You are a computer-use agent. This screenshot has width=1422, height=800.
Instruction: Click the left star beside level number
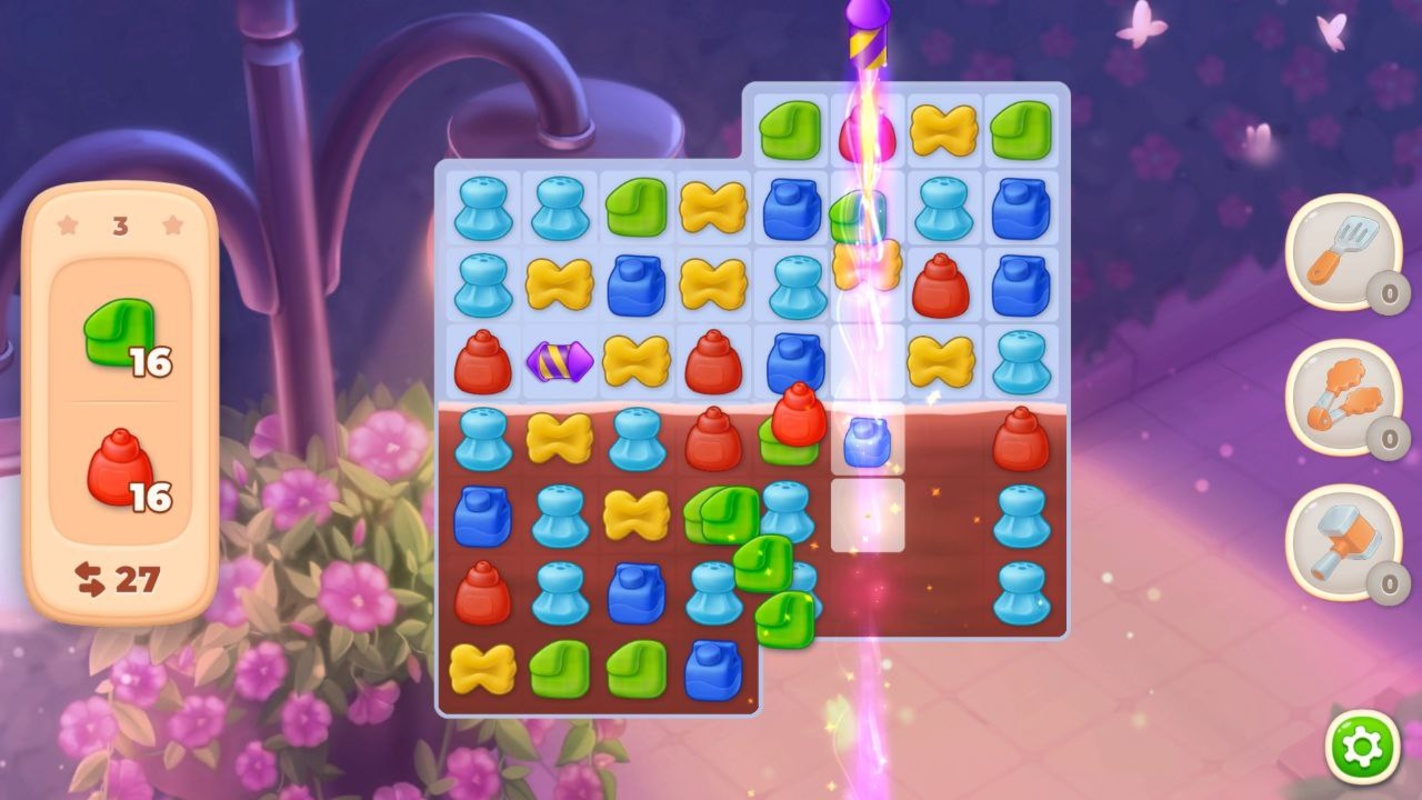(x=67, y=226)
